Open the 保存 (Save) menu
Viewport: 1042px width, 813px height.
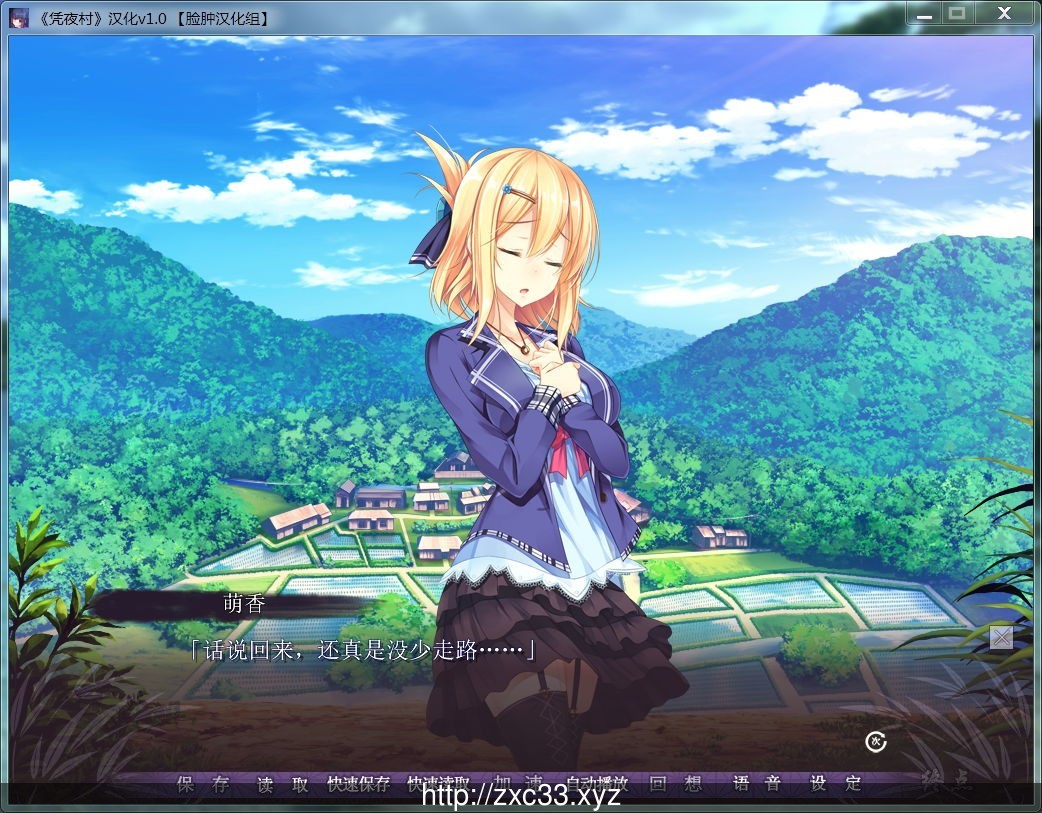203,784
